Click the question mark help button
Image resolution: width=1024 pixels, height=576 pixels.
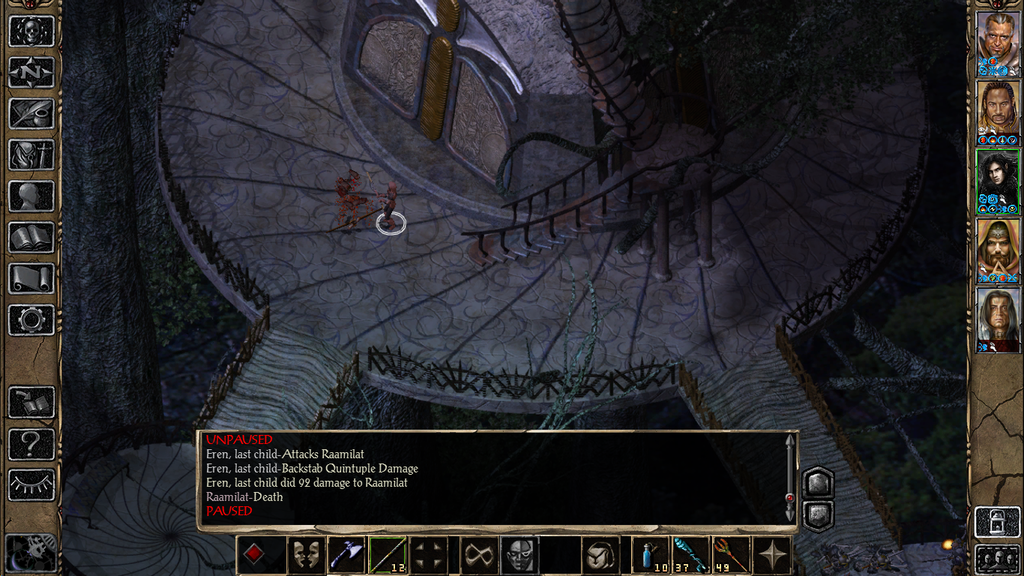[31, 443]
